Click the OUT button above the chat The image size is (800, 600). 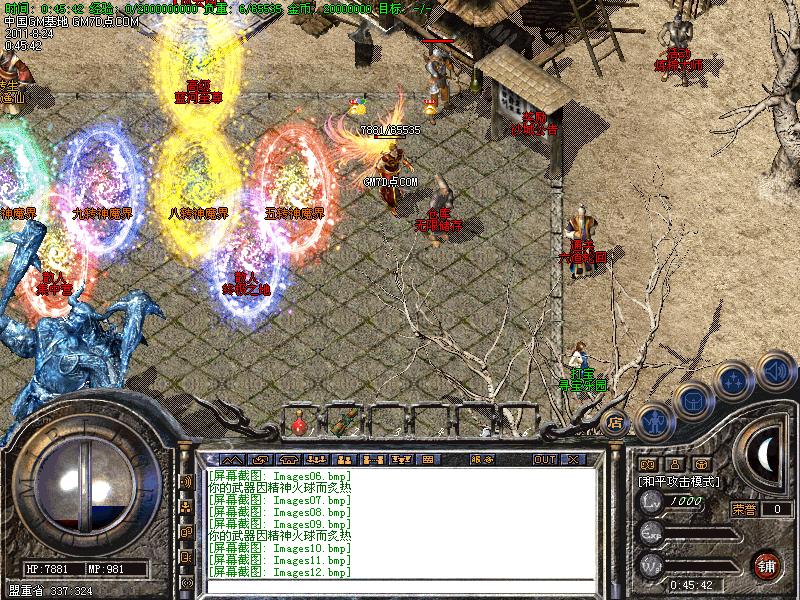click(544, 459)
